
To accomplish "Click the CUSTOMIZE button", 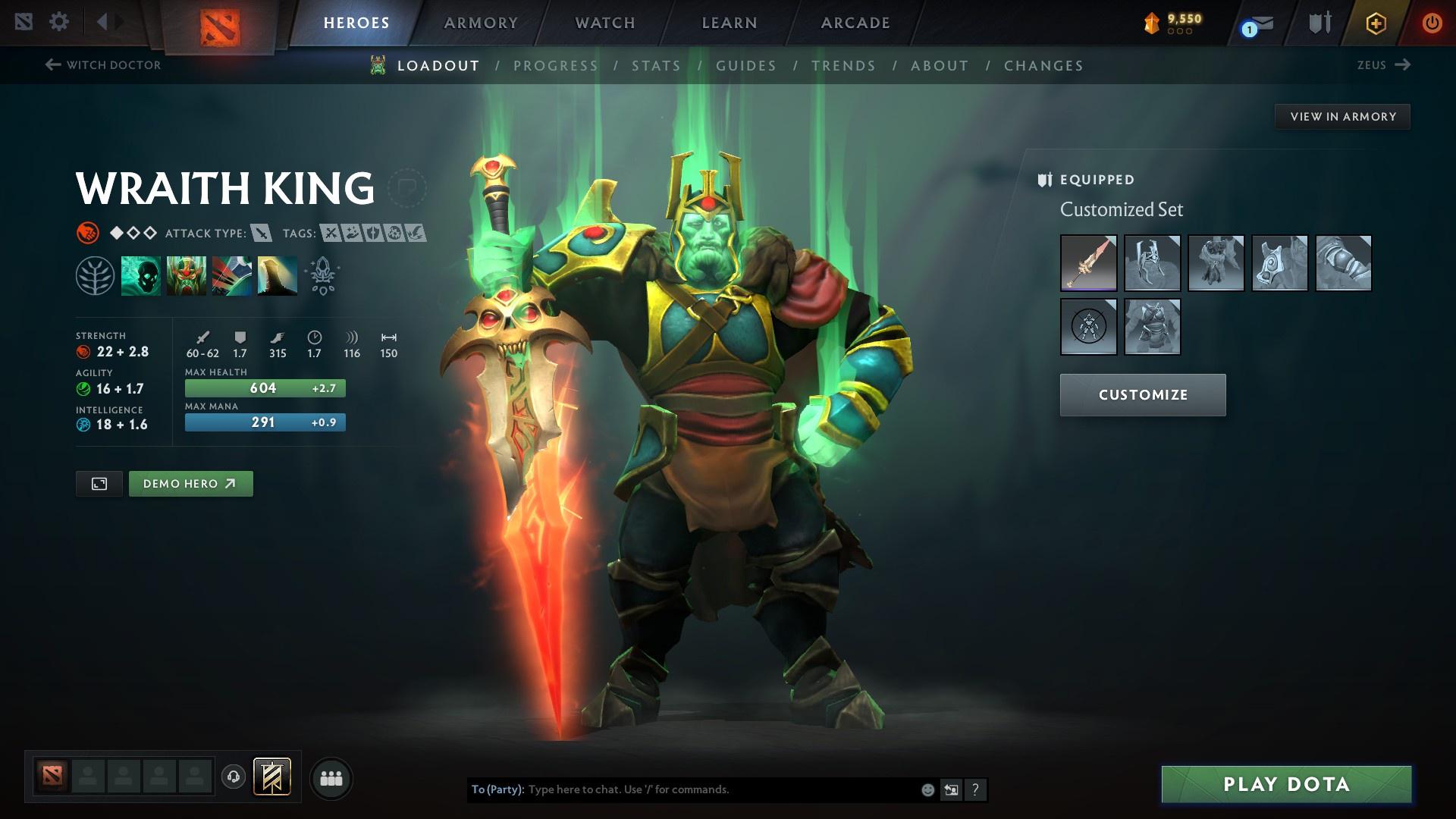I will point(1142,394).
